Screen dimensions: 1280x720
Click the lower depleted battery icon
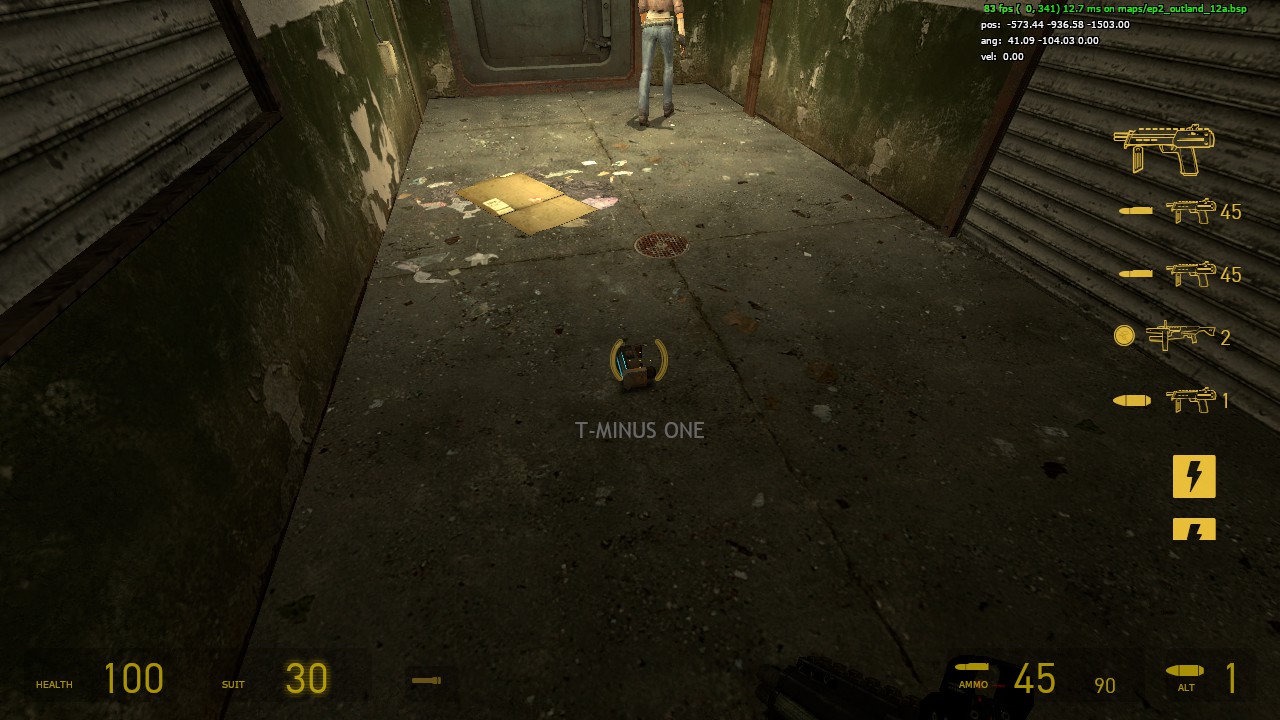point(1194,530)
